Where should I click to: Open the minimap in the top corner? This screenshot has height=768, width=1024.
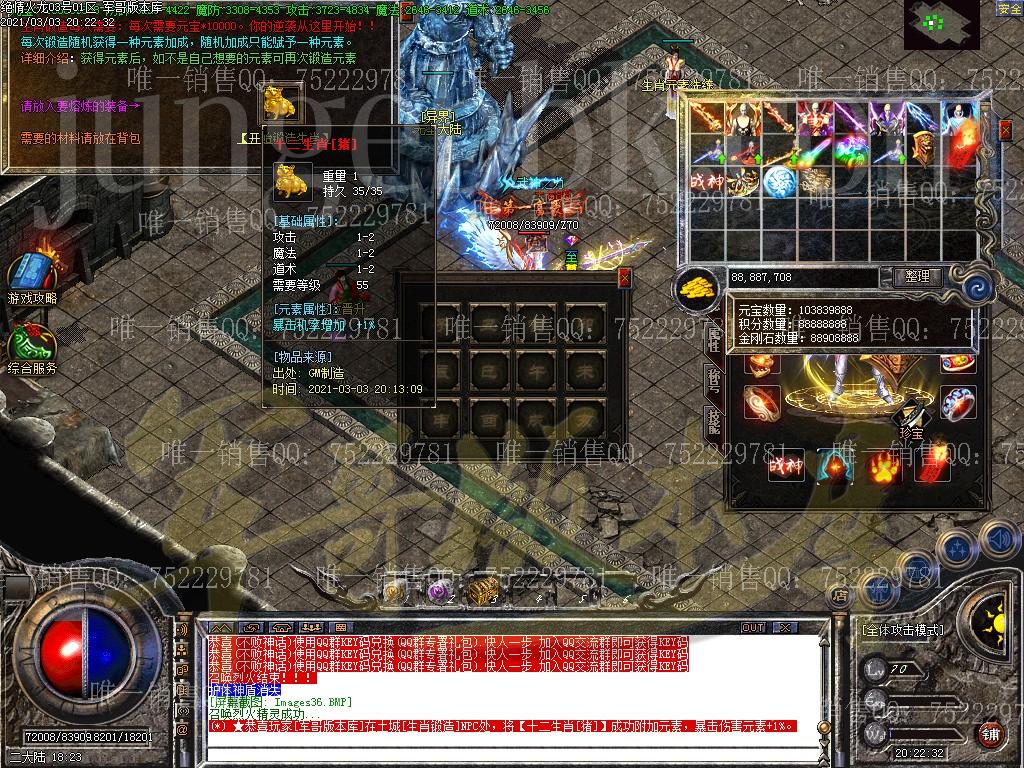pyautogui.click(x=943, y=23)
